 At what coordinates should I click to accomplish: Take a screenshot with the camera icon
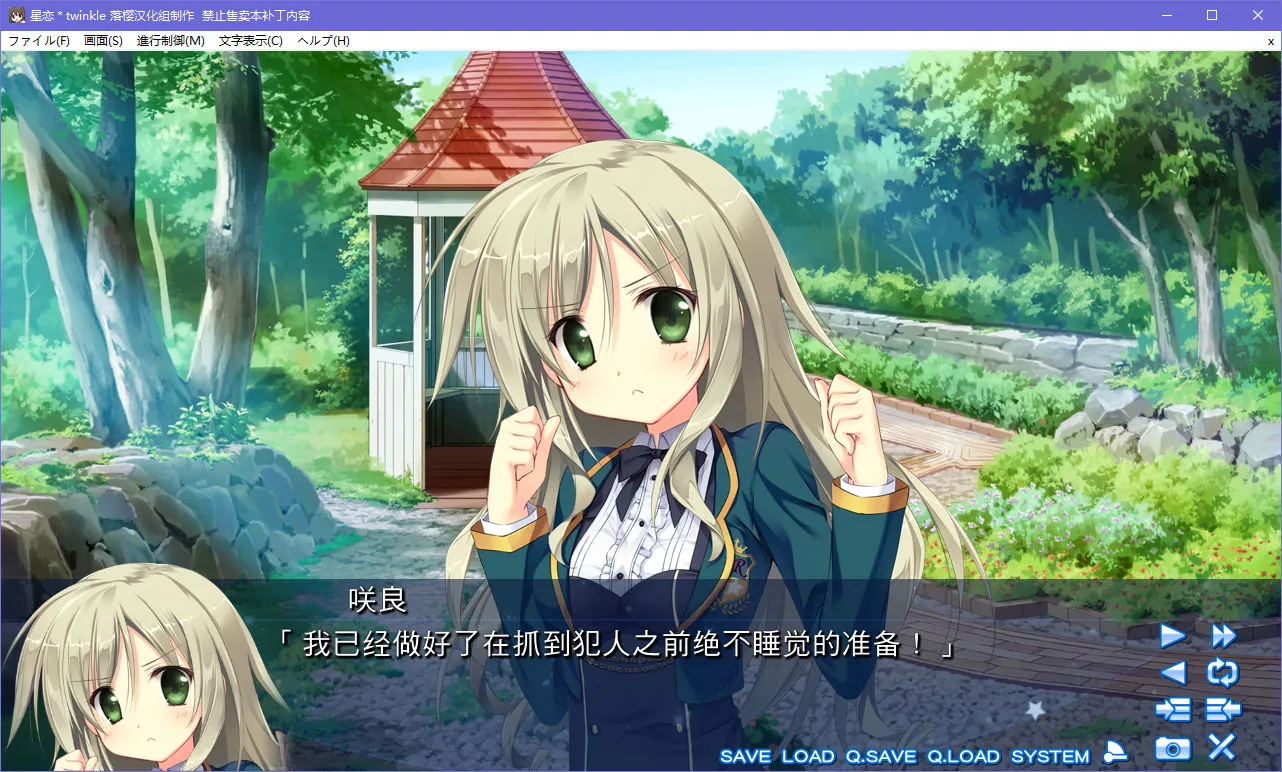1170,747
